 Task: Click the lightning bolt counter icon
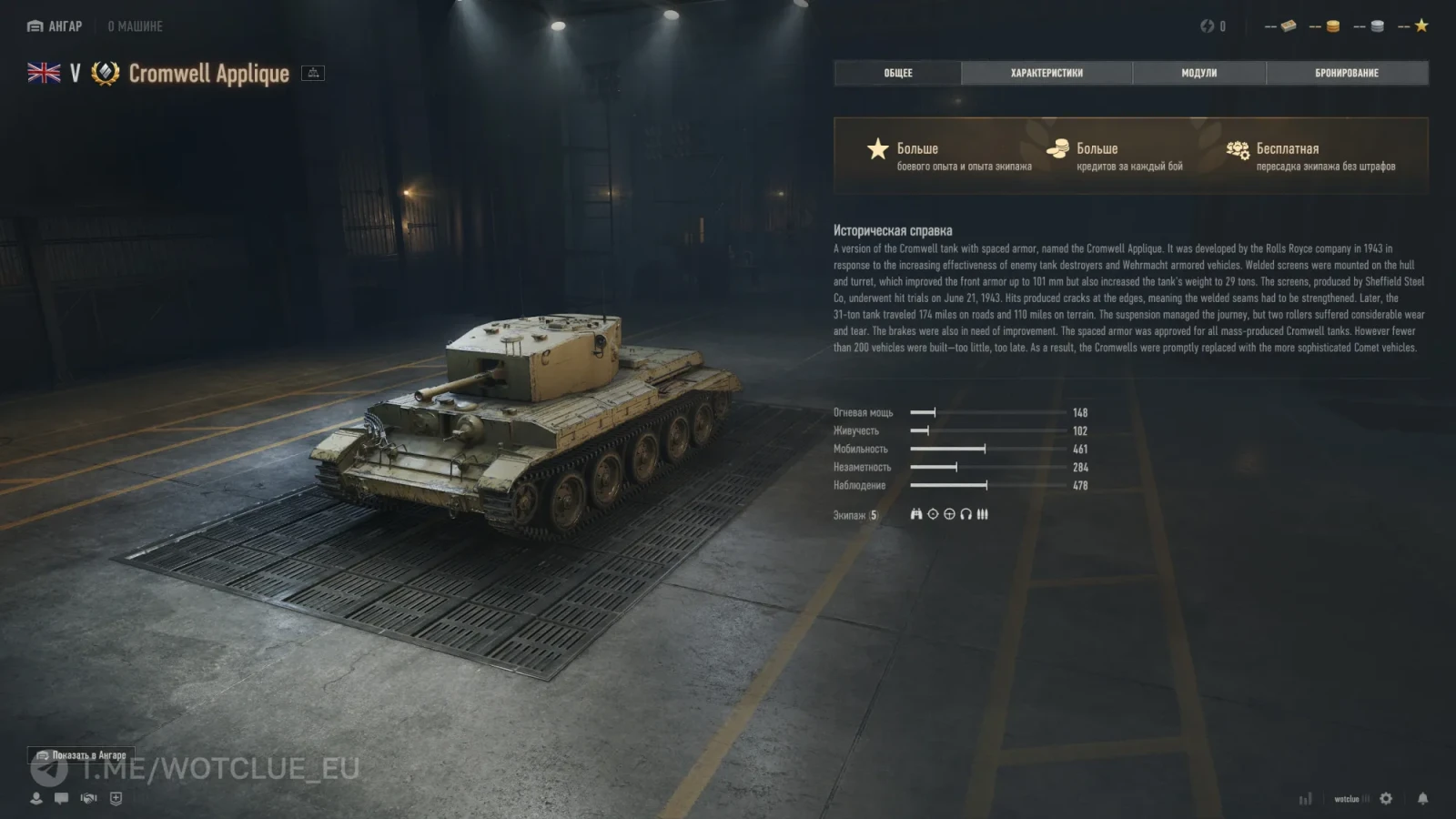tap(1208, 26)
